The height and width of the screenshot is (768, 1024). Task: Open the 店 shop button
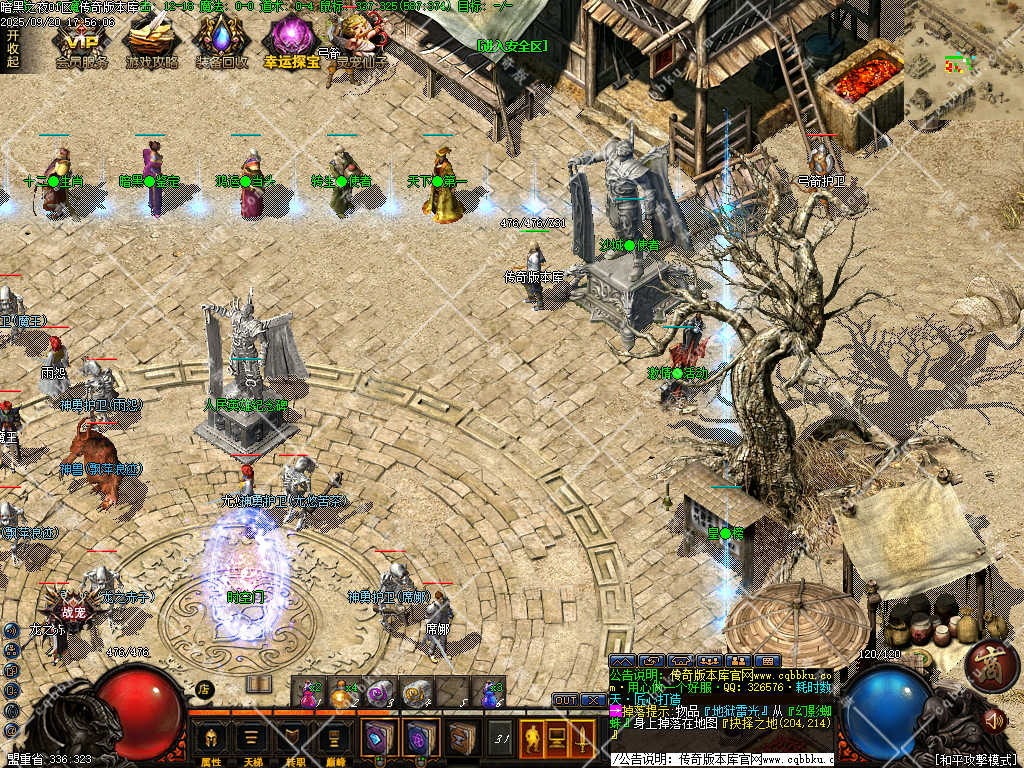click(204, 688)
